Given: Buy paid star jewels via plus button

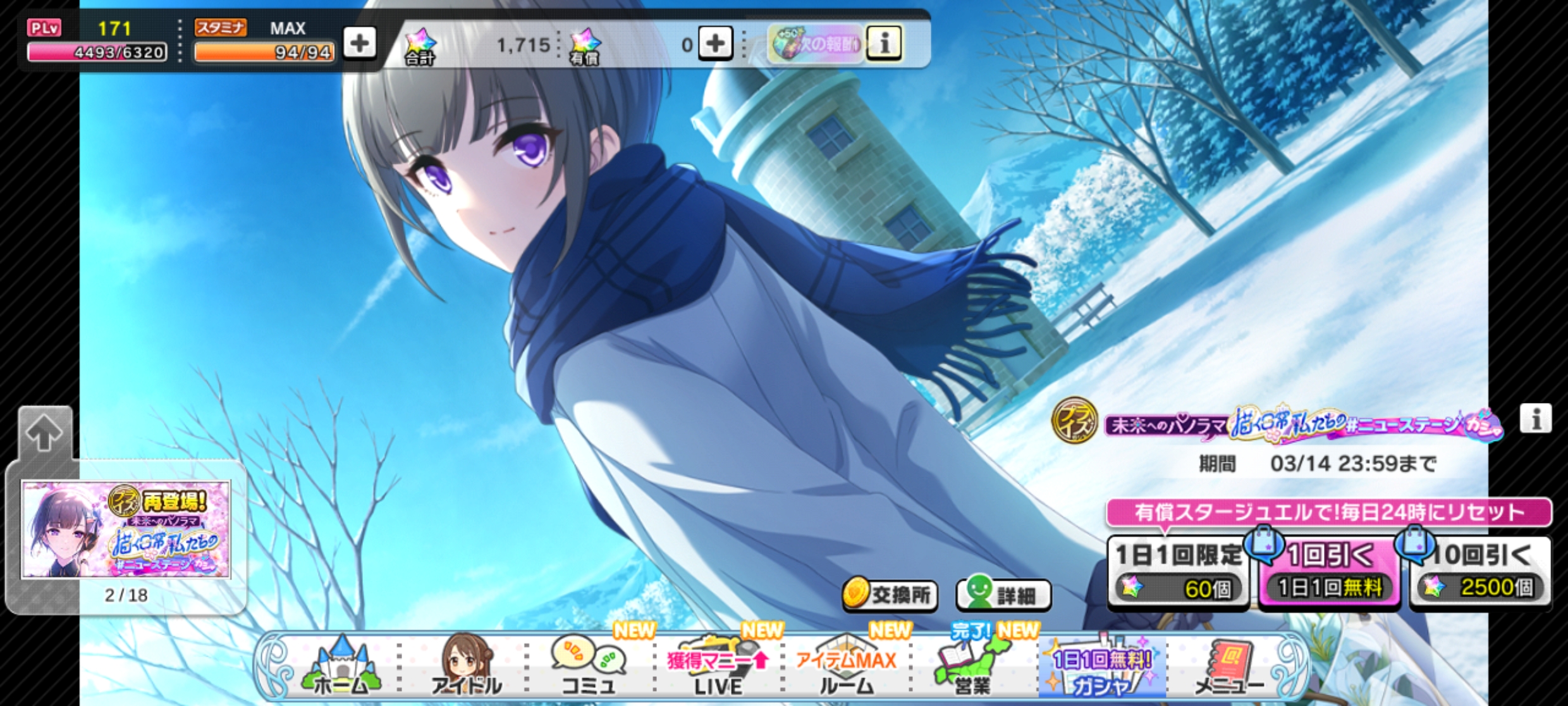Looking at the screenshot, I should (715, 44).
